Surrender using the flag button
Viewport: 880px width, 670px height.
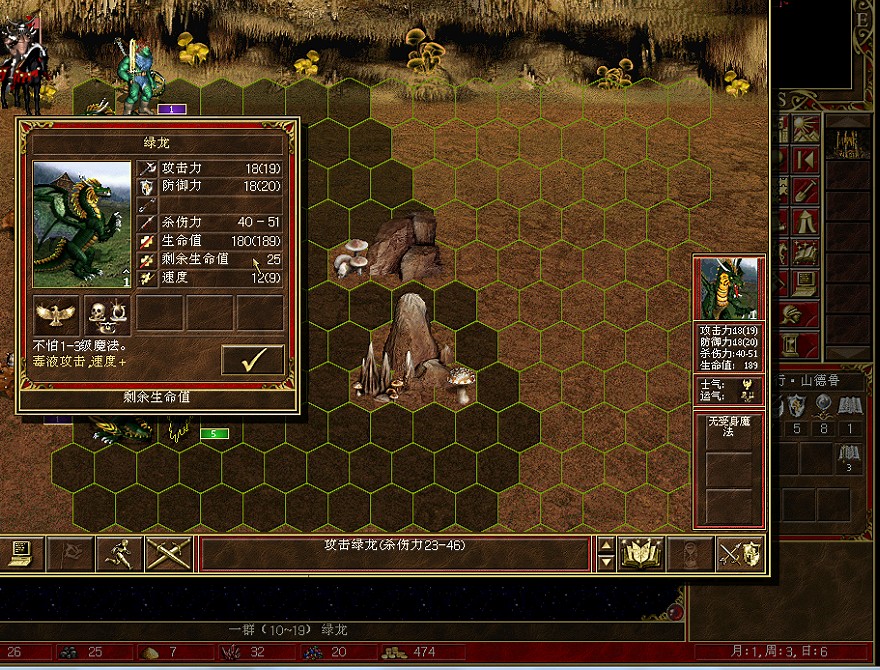point(72,553)
